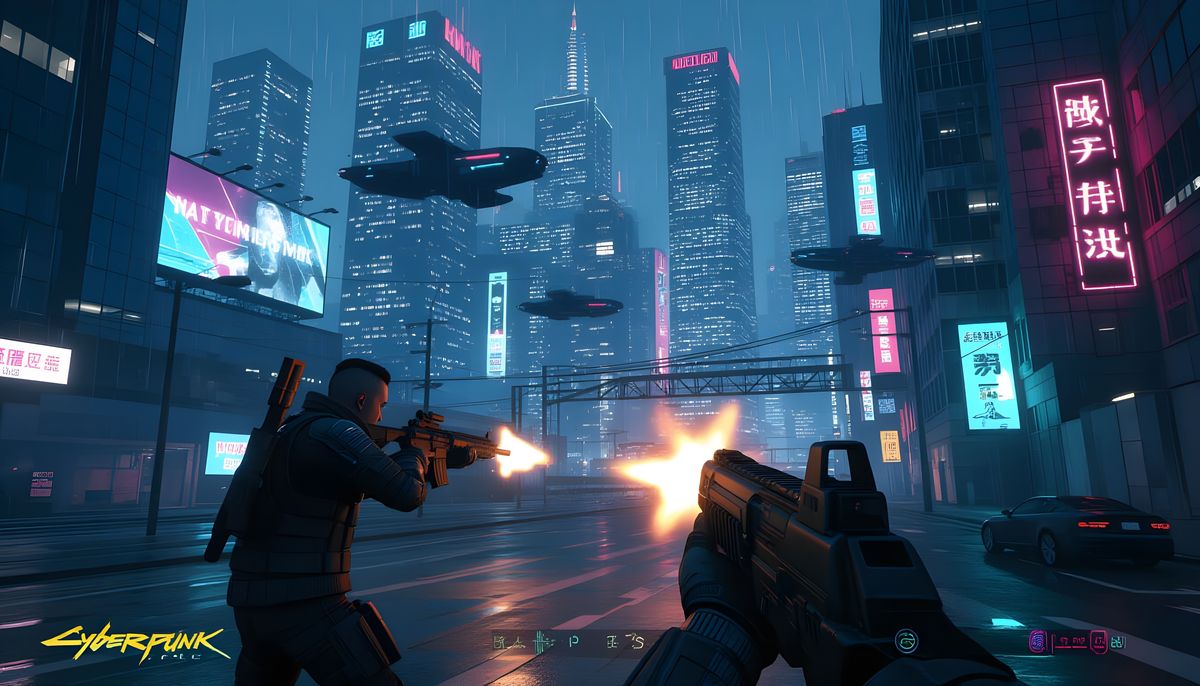Click the Cyberpunk logo in the corner
This screenshot has width=1200, height=686.
(135, 641)
